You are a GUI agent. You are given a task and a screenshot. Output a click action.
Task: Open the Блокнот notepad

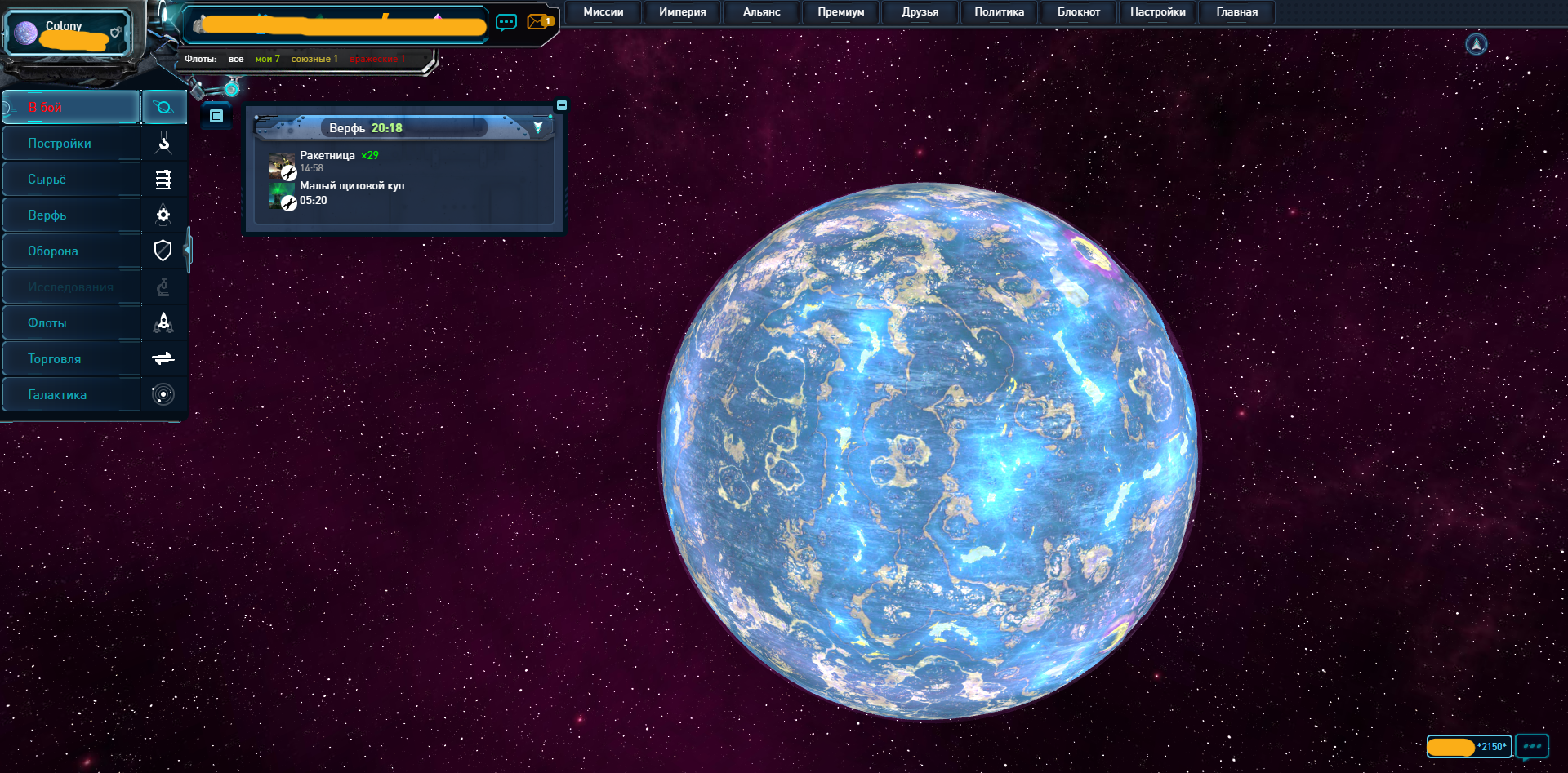pos(1078,12)
